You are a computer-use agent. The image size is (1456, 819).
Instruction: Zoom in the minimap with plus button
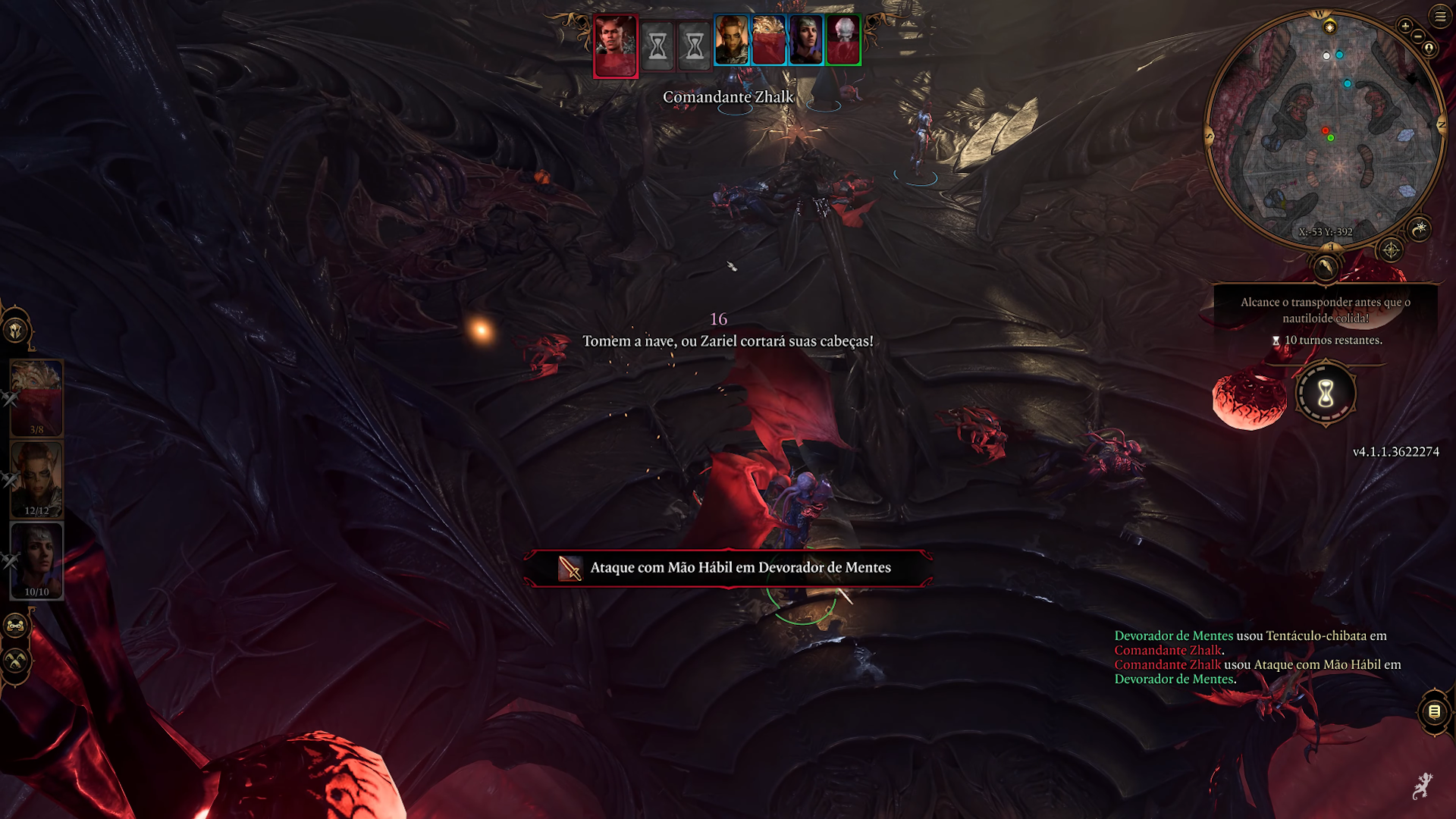pos(1405,27)
